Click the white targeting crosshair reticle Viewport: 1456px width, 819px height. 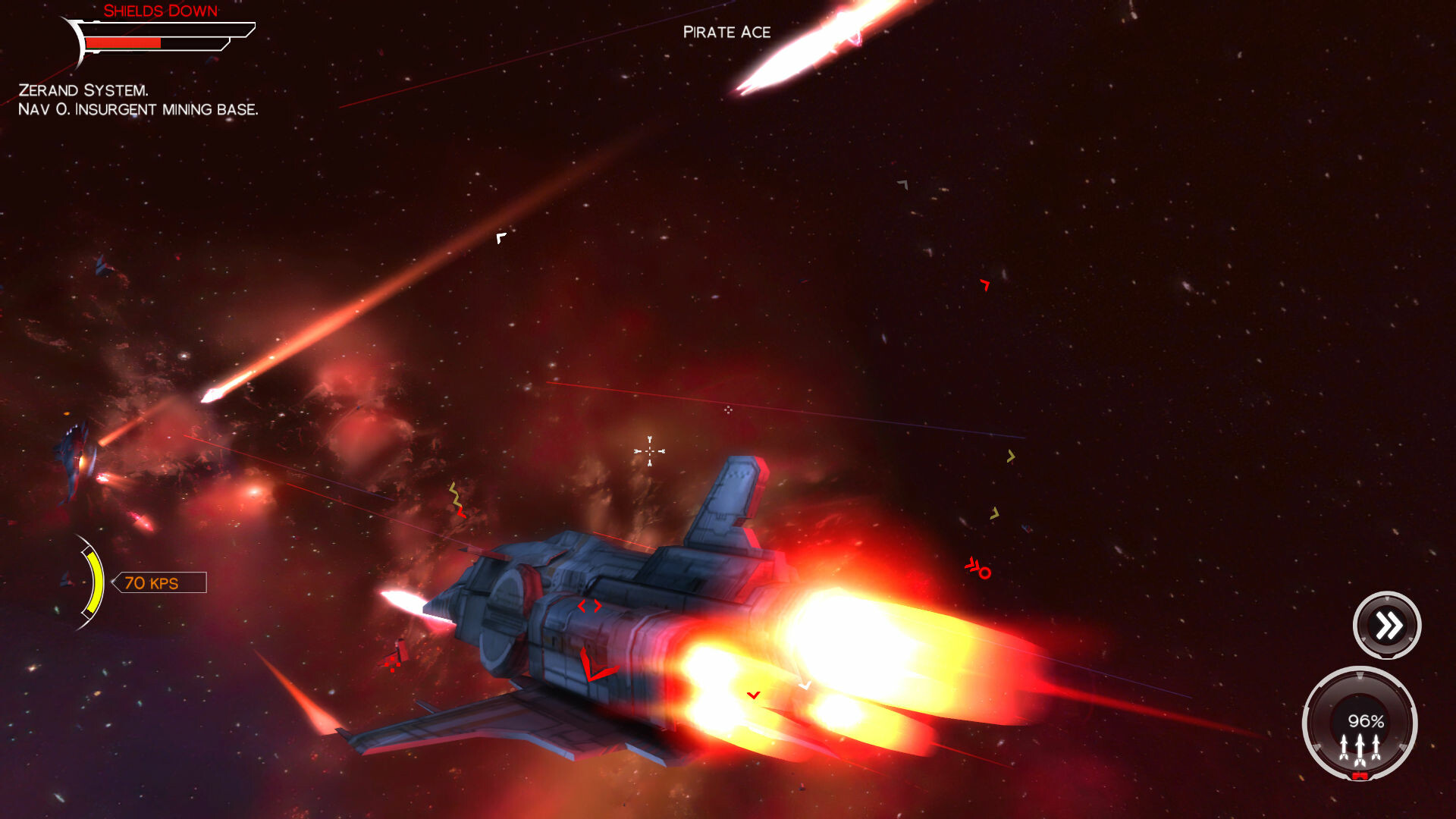click(x=648, y=453)
